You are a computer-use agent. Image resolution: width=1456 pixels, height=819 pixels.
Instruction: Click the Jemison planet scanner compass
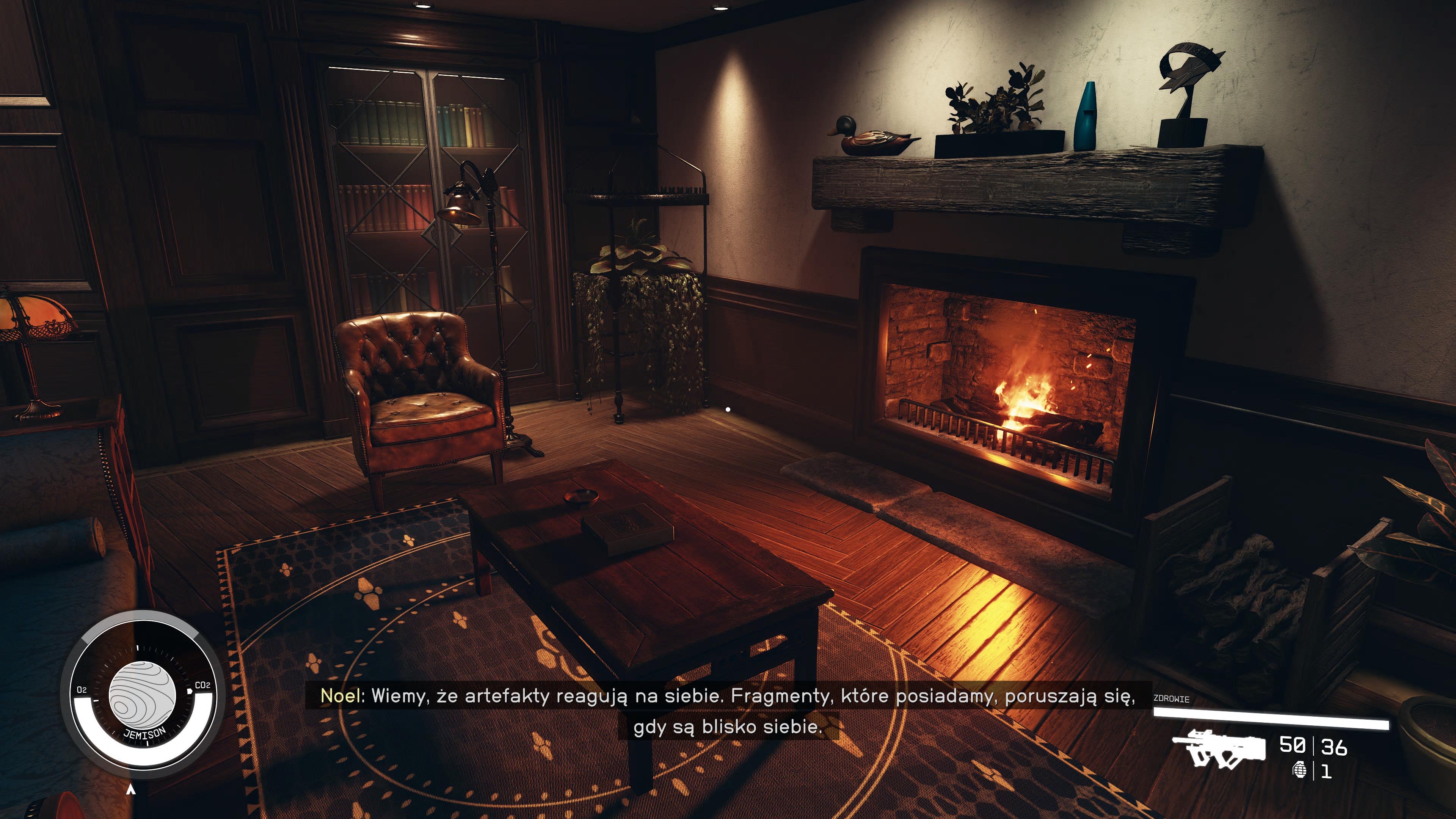[143, 695]
